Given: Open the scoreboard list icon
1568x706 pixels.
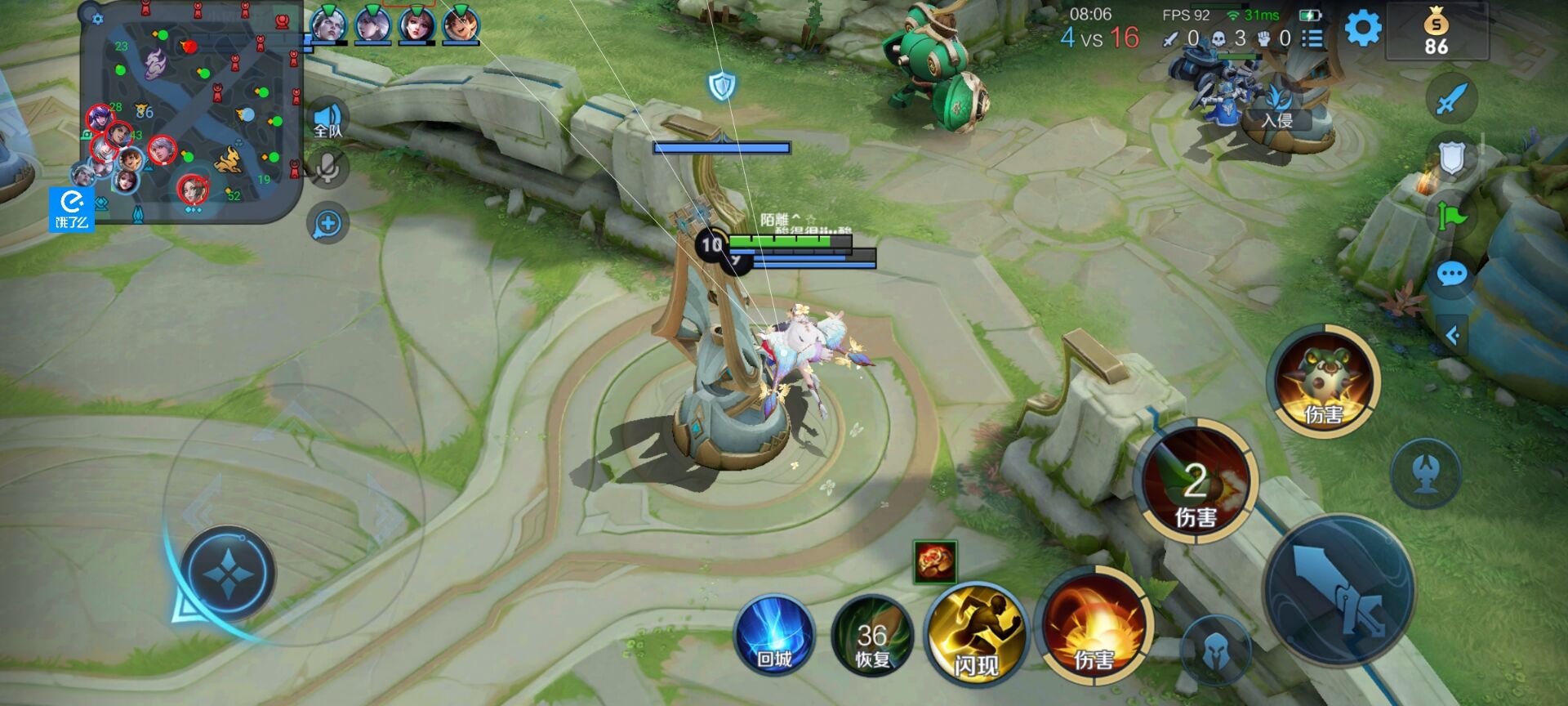Looking at the screenshot, I should coord(1312,38).
